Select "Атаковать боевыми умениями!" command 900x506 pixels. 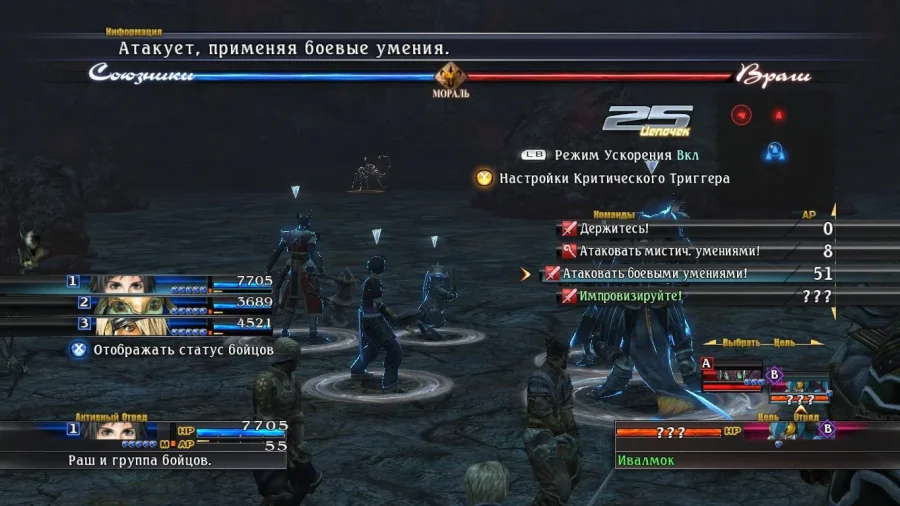click(x=654, y=273)
